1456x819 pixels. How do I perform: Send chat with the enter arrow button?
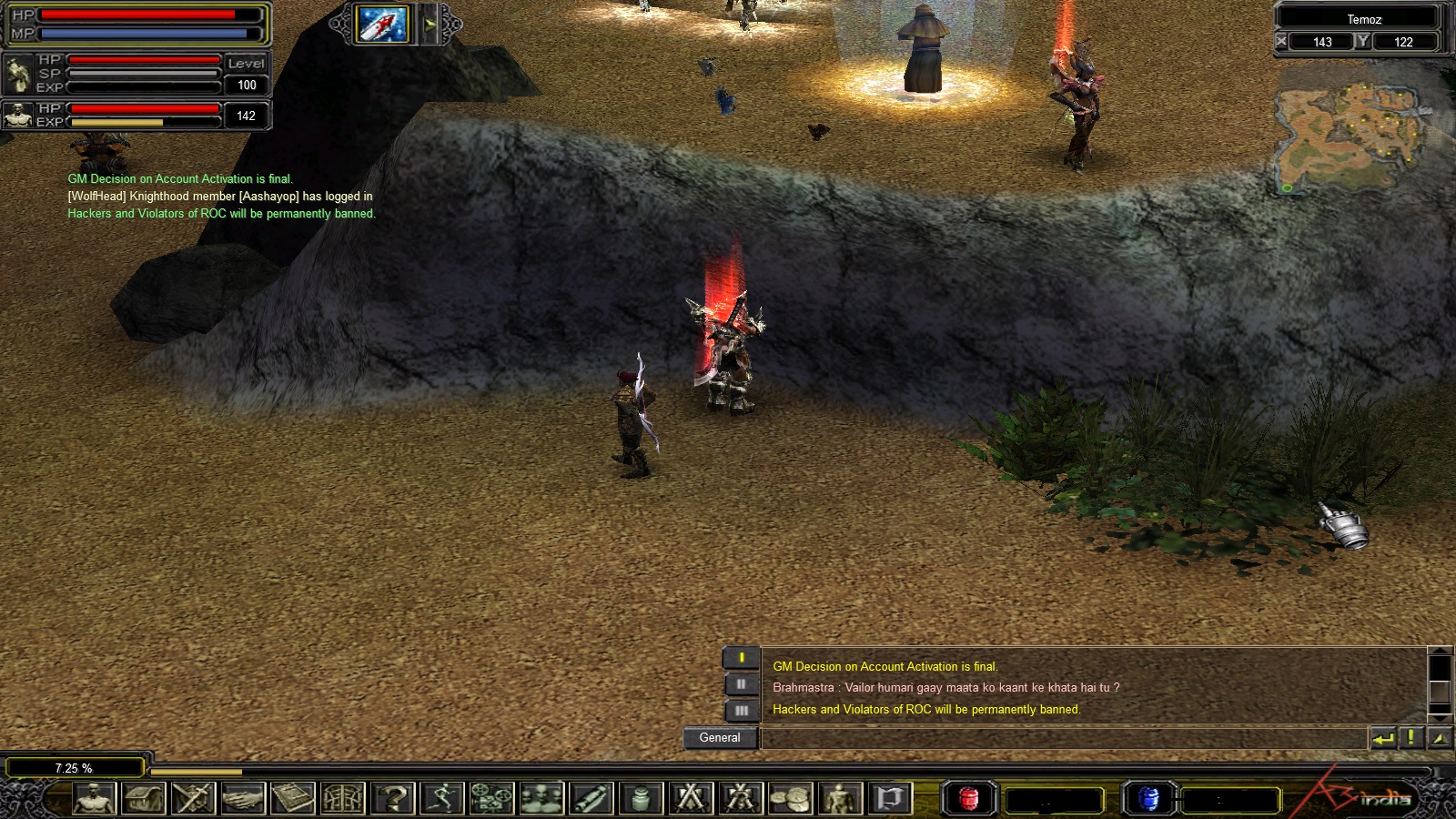1383,738
